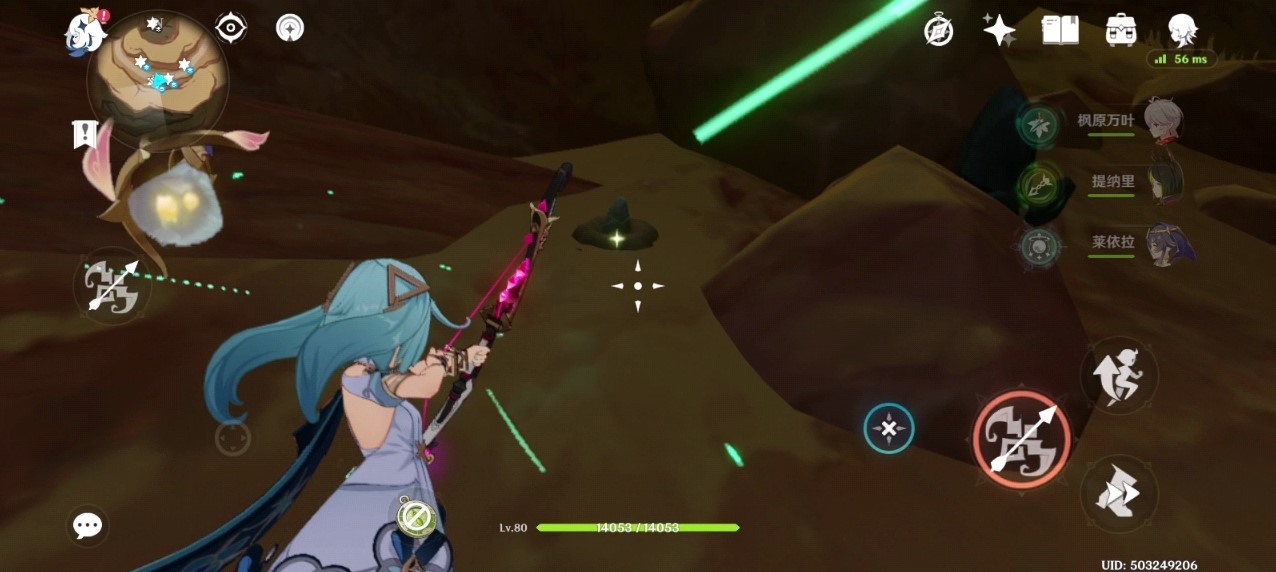Open the chat speech bubble
Screen dimensions: 1276x572
88,525
